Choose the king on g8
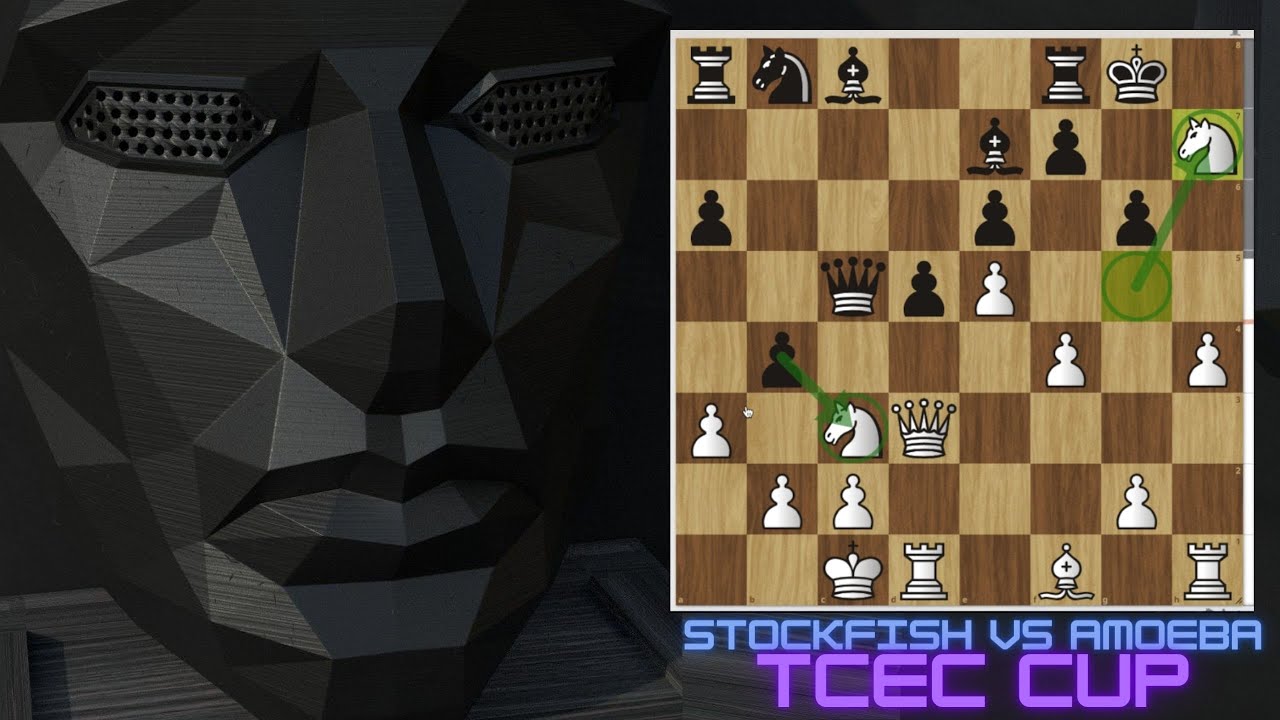Image resolution: width=1280 pixels, height=720 pixels. point(1137,74)
